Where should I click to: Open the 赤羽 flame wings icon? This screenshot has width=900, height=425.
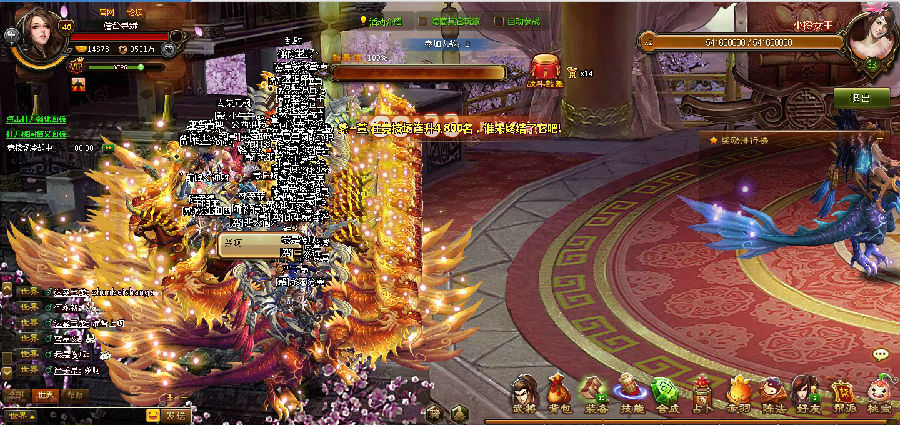click(737, 394)
